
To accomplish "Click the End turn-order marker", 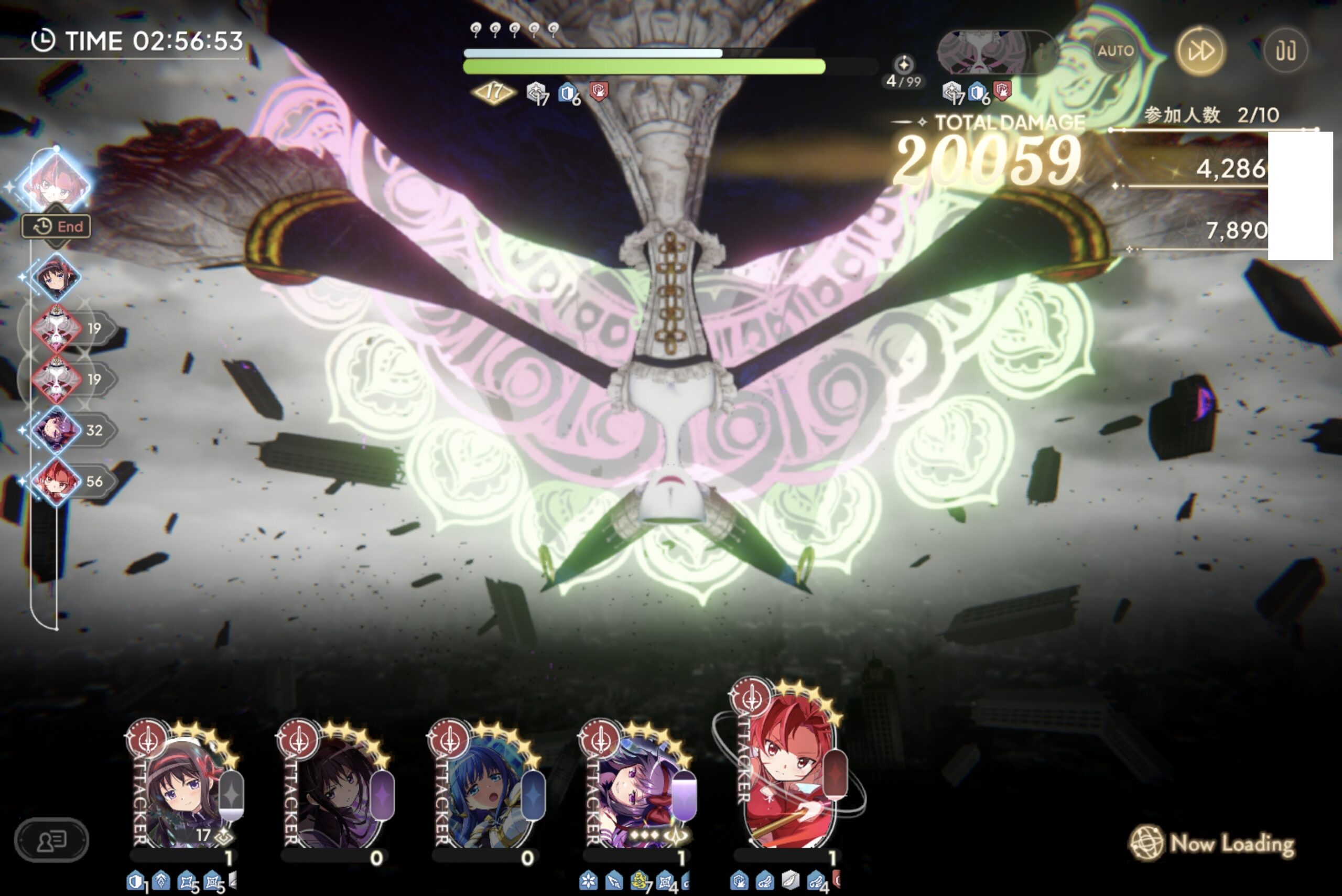I will point(57,227).
